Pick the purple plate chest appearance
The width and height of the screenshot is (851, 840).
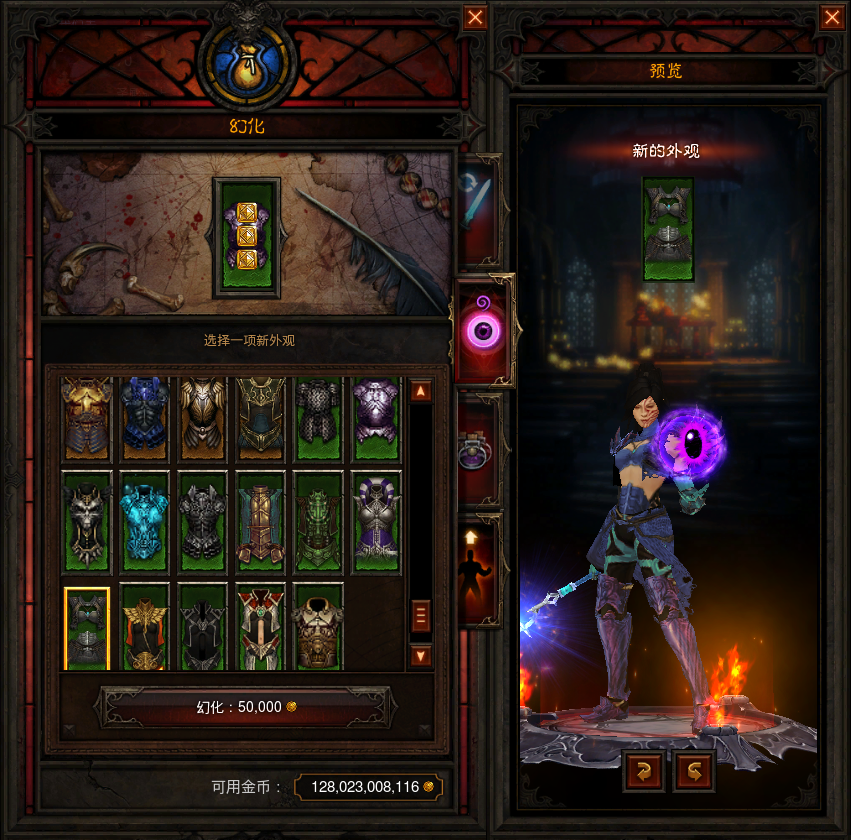coord(377,418)
